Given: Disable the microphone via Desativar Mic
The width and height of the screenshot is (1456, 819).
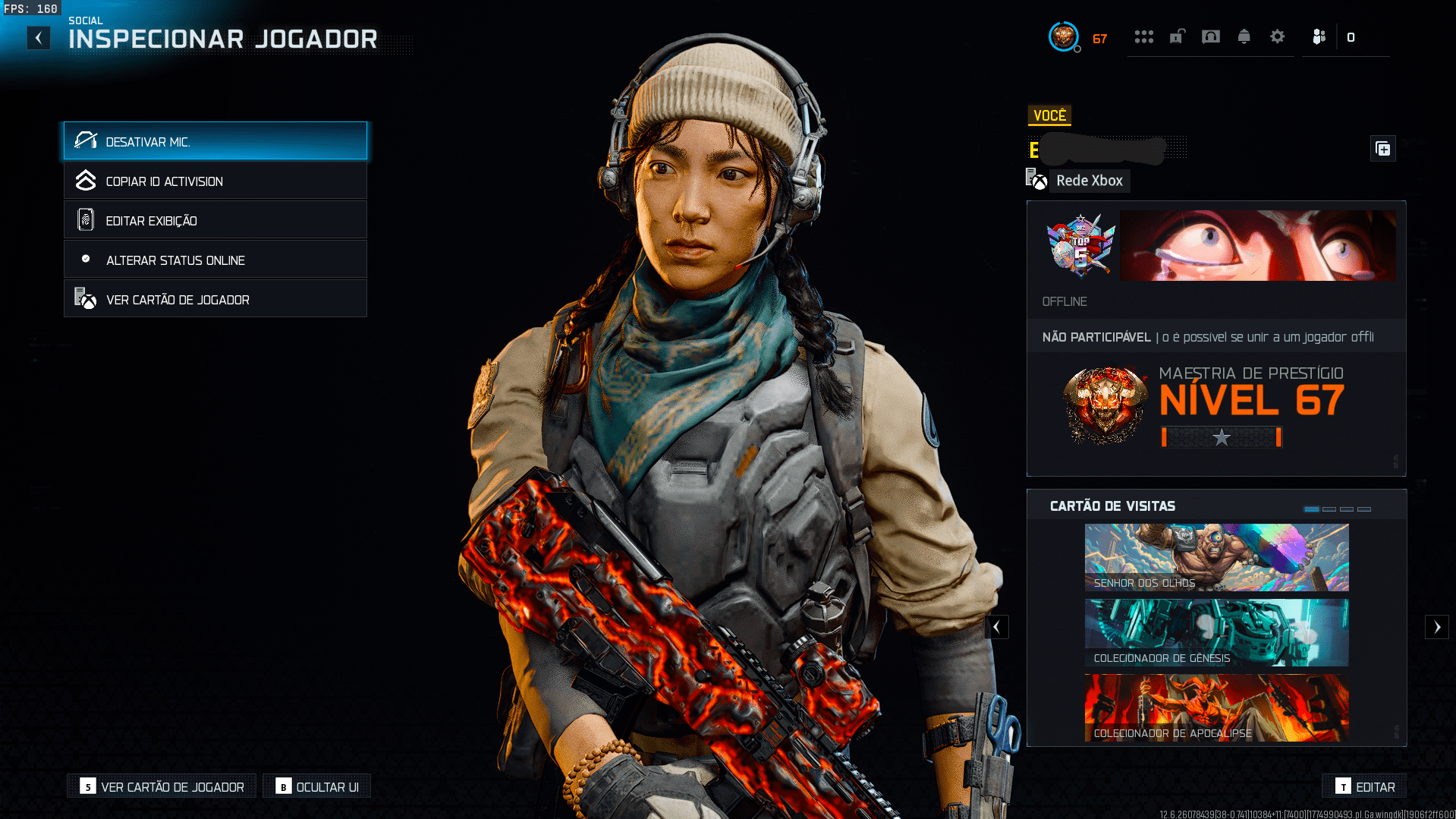Looking at the screenshot, I should 215,141.
